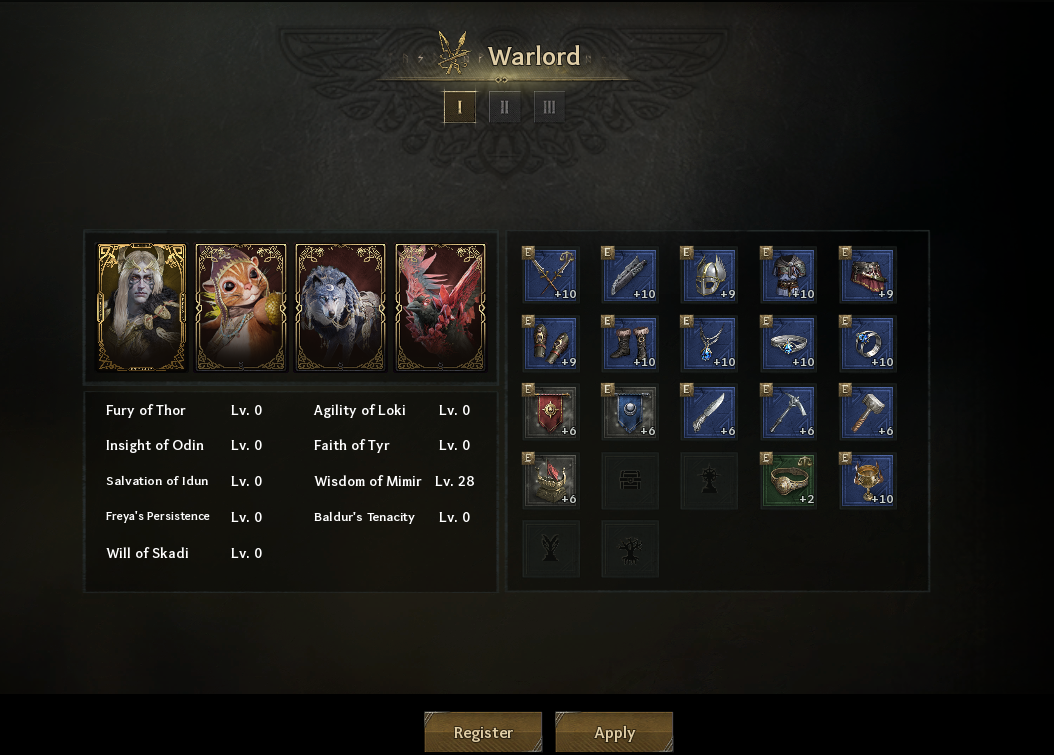Select preset tab I
Image resolution: width=1054 pixels, height=755 pixels.
click(x=460, y=107)
